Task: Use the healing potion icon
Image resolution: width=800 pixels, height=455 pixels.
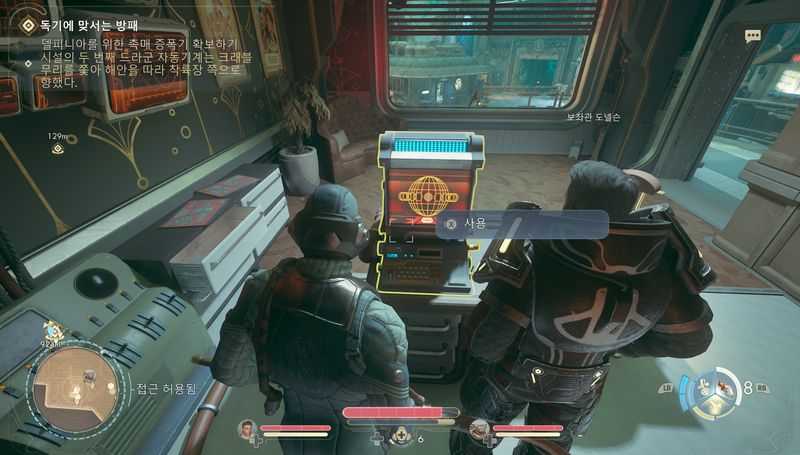Action: pyautogui.click(x=401, y=434)
